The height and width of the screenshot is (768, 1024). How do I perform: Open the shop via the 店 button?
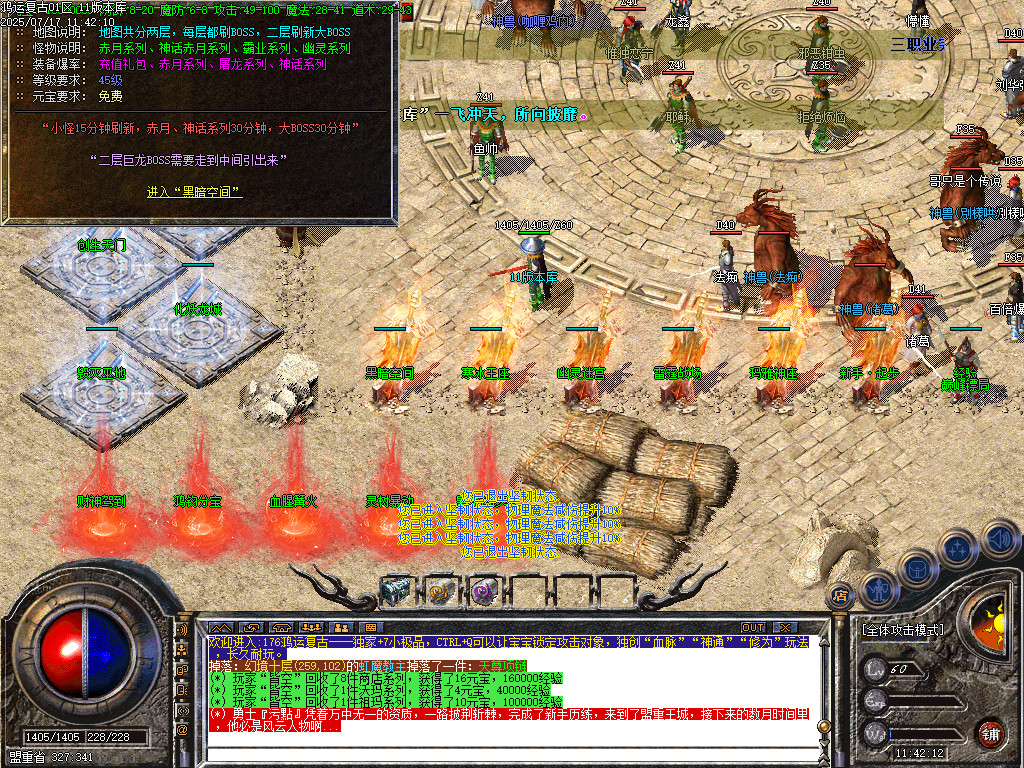[841, 594]
